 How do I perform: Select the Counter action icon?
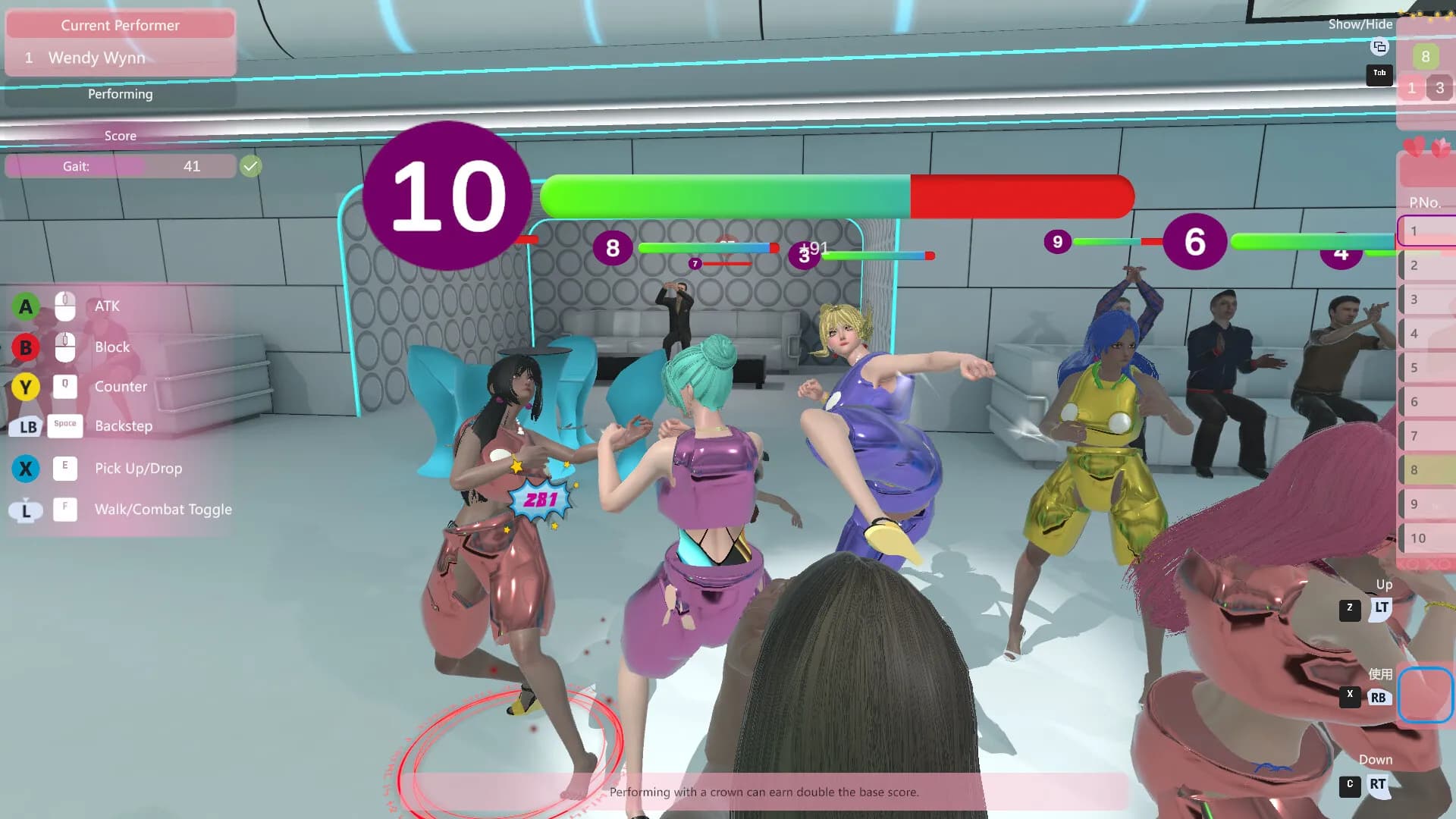[26, 387]
